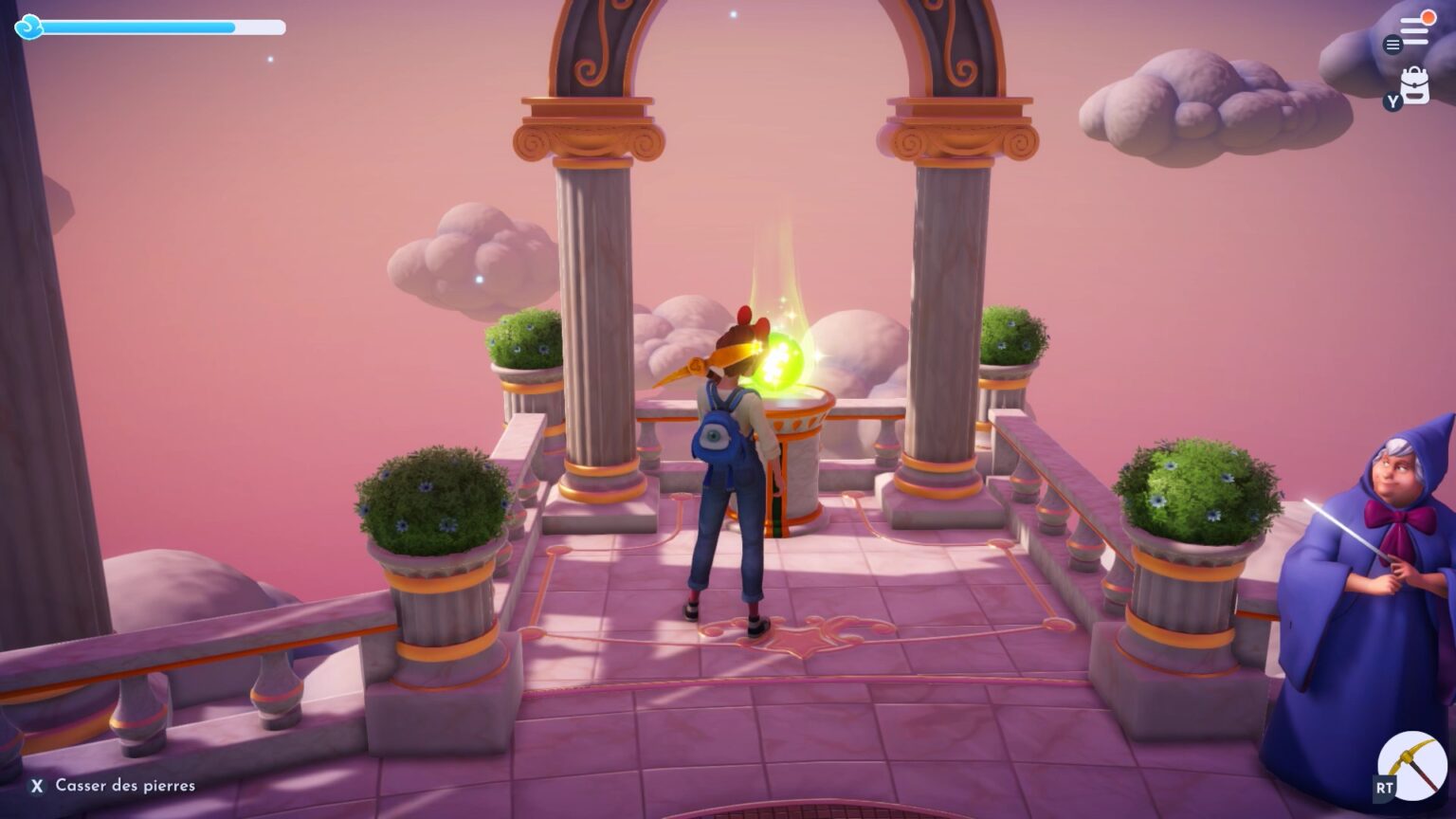Screen dimensions: 1456x819
Task: Expand the glowing green orb on the pedestal
Action: 780,358
